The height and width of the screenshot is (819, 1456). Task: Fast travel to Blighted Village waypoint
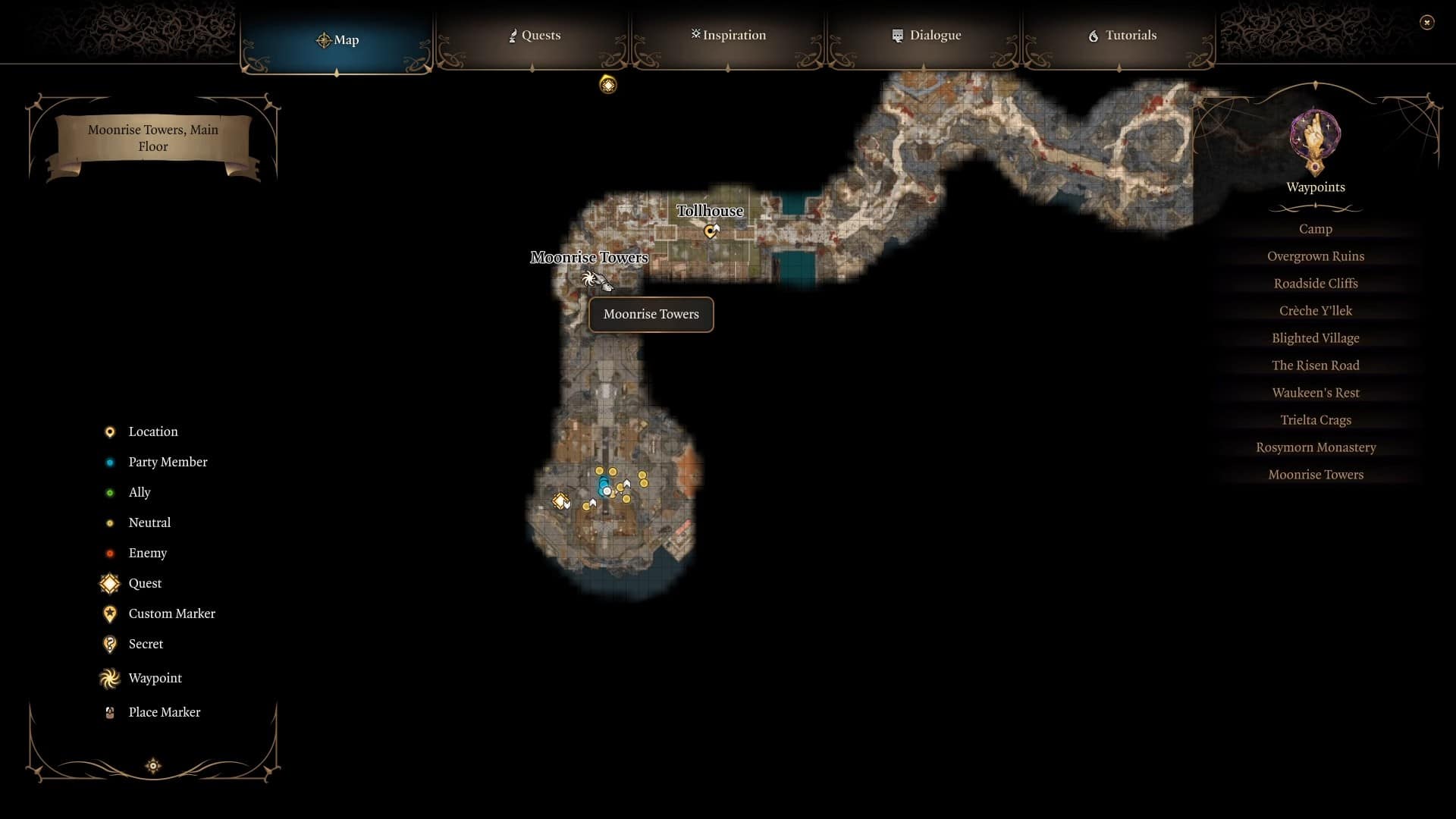click(1316, 338)
